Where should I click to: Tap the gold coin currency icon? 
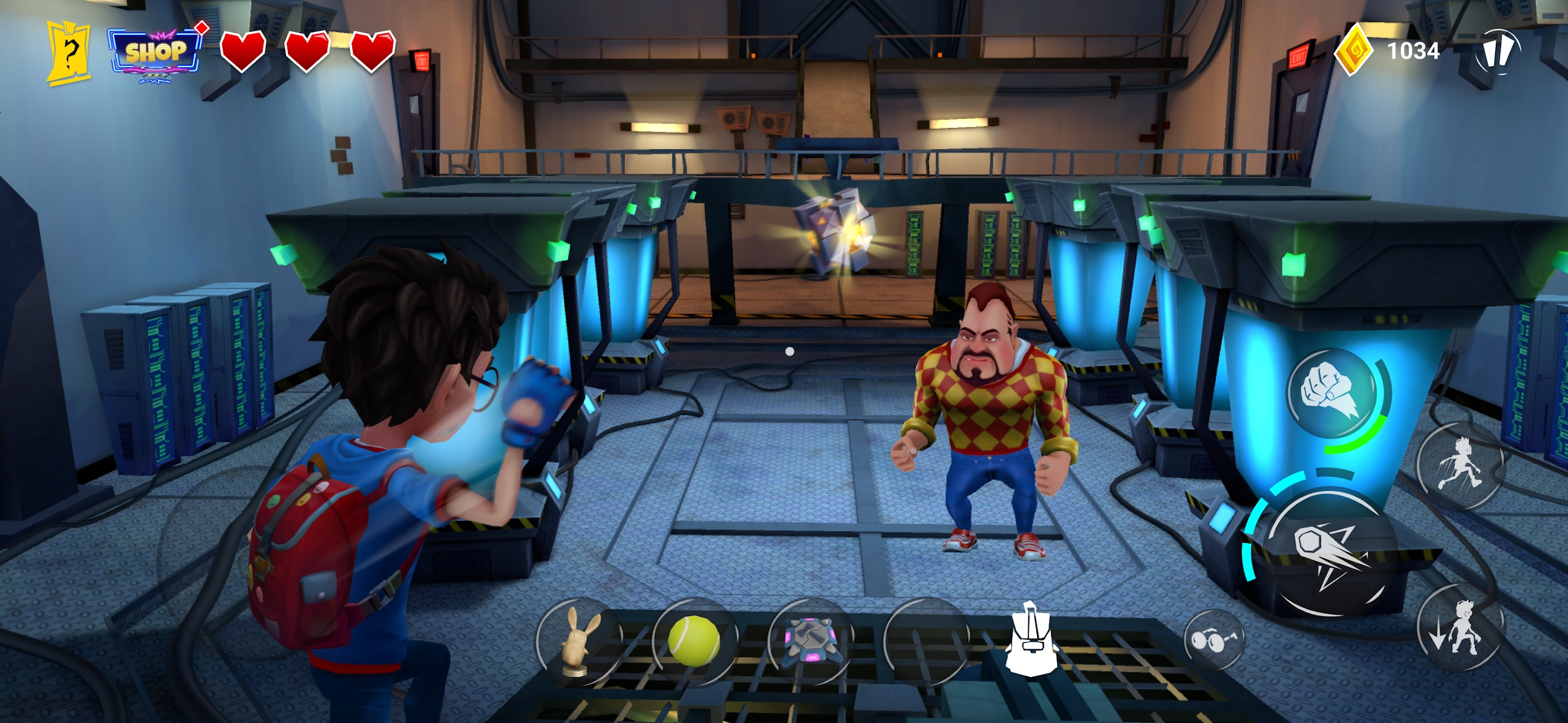click(x=1355, y=51)
